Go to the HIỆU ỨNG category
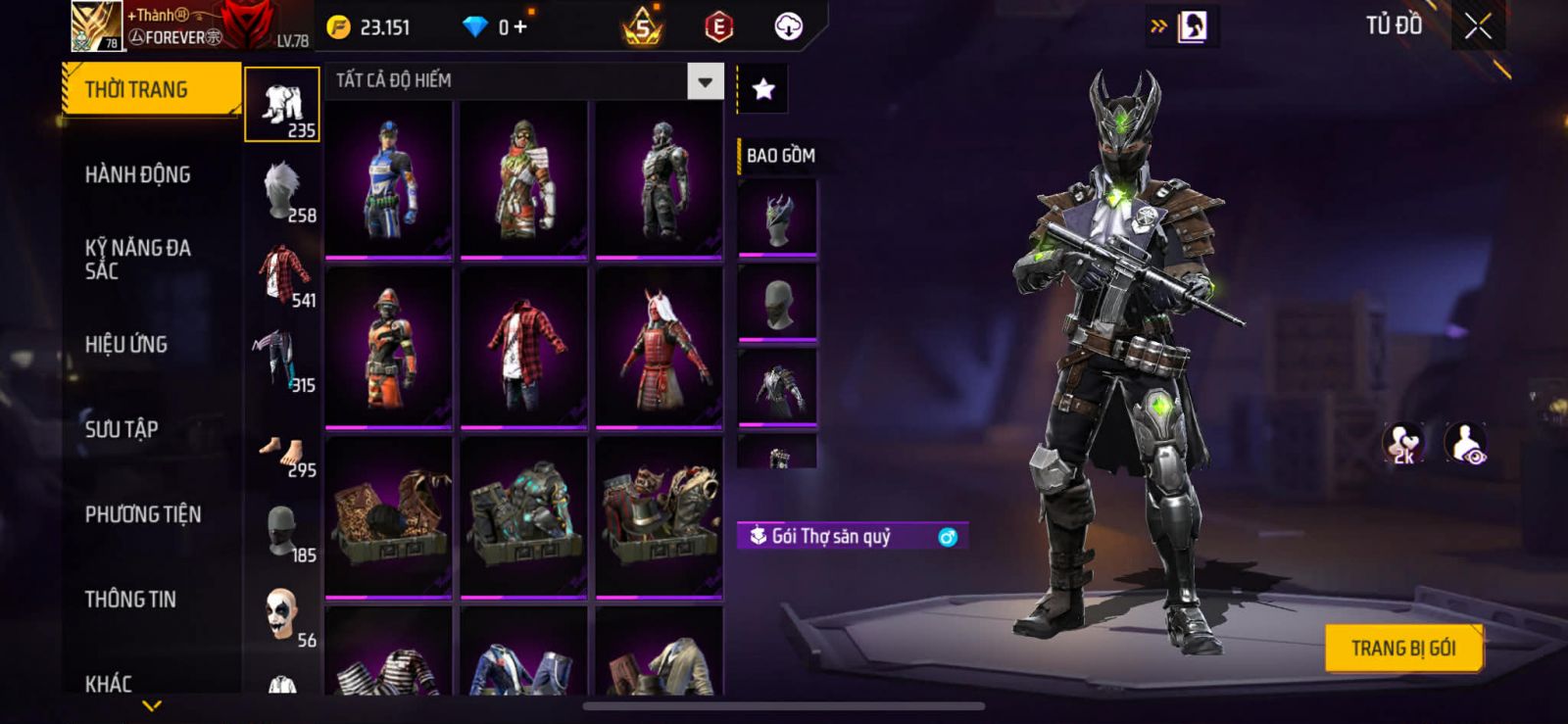 [126, 345]
